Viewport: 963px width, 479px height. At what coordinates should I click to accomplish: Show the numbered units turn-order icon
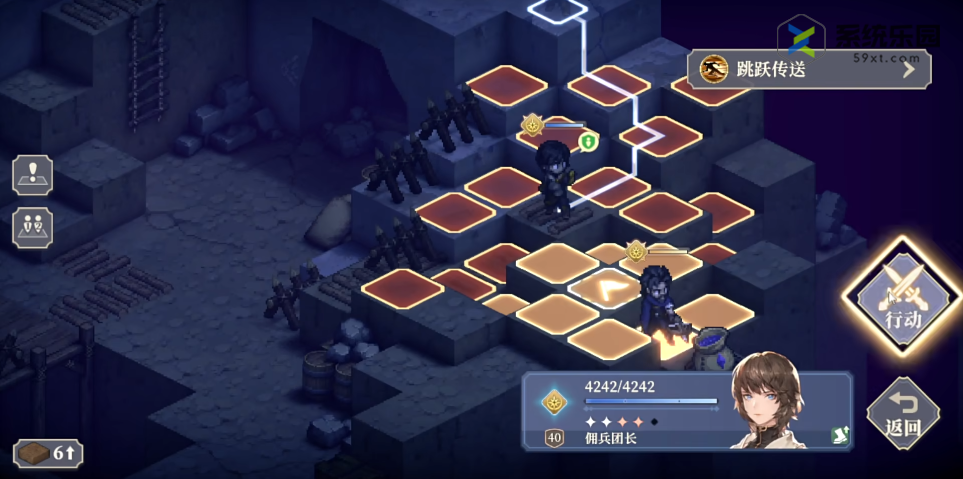[x=32, y=227]
